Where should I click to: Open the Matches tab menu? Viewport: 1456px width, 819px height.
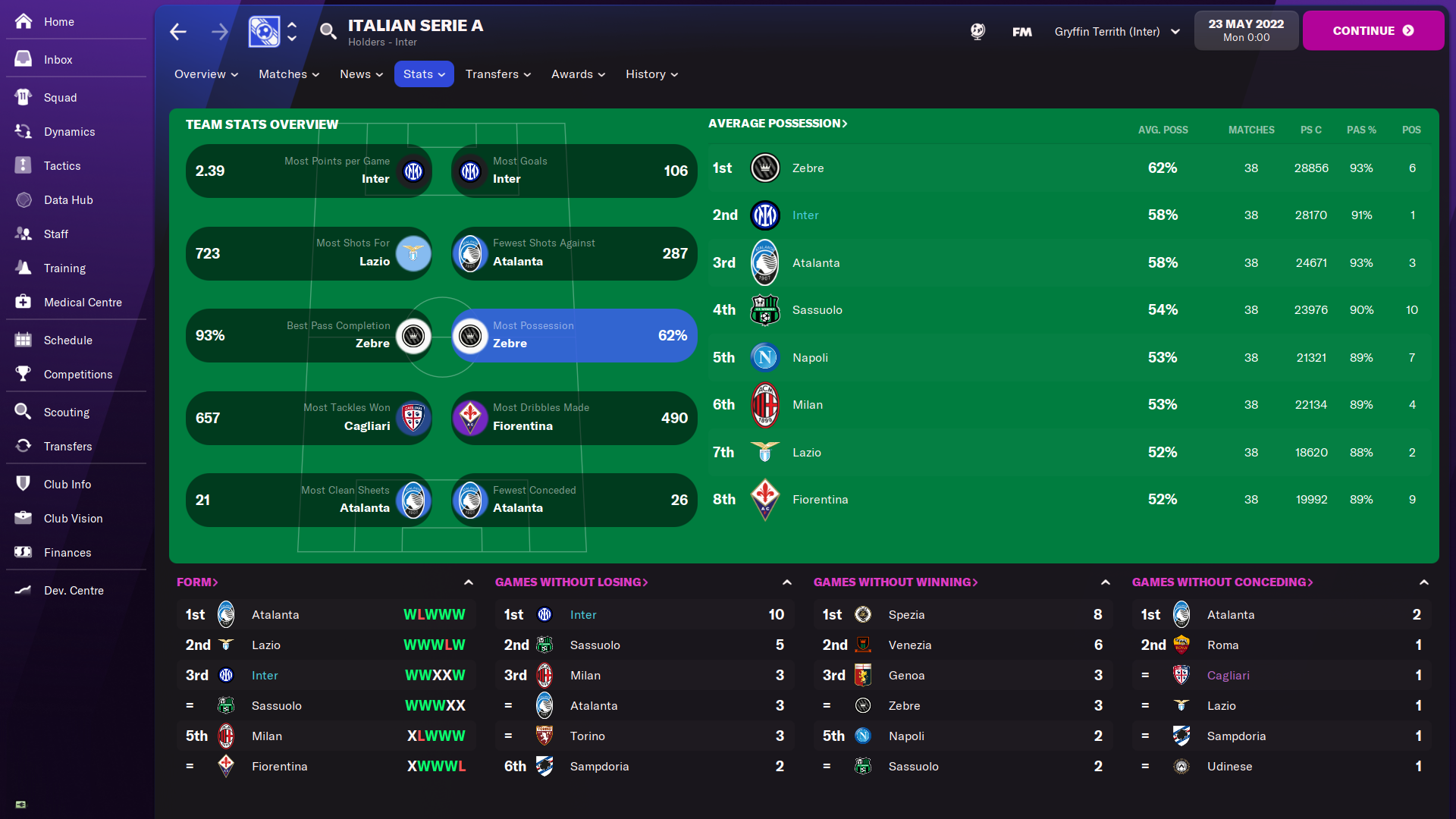[x=289, y=74]
